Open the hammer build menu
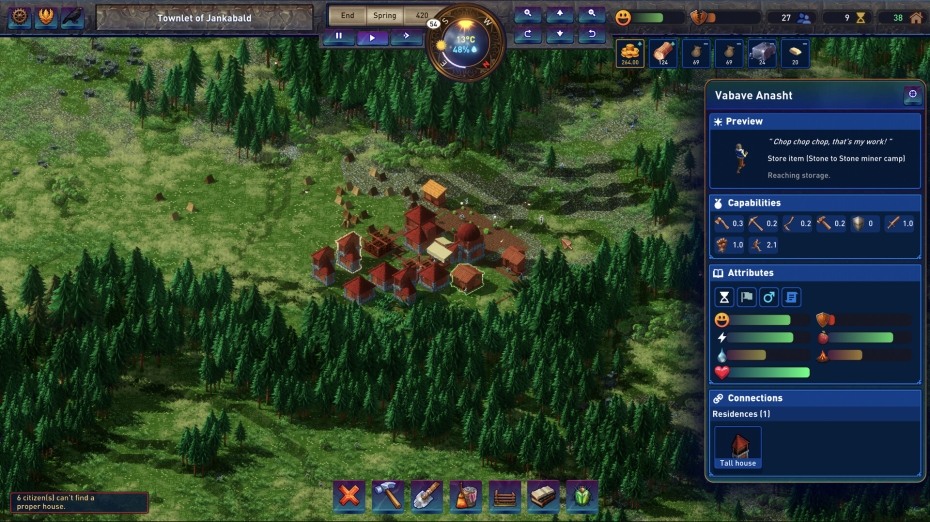930x522 pixels. click(x=387, y=494)
